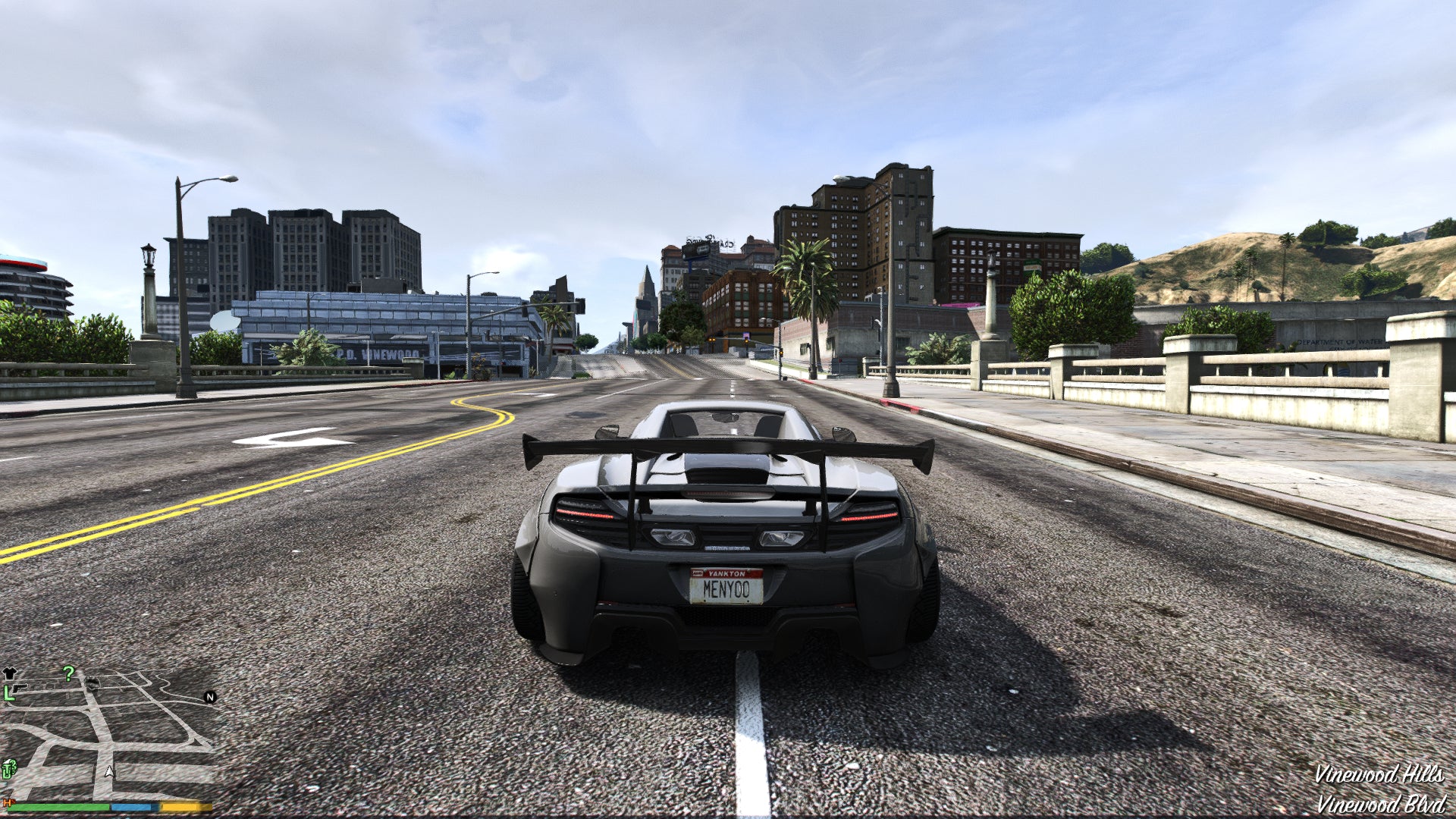The height and width of the screenshot is (819, 1456).
Task: Select the white player arrow marker
Action: (108, 772)
